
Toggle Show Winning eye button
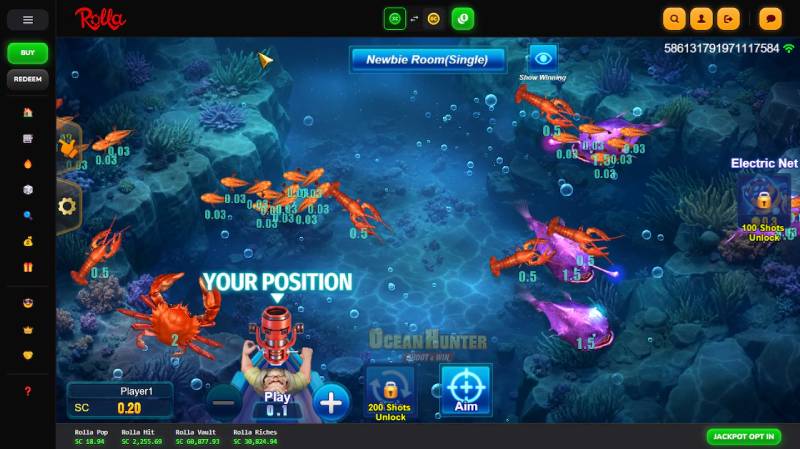(543, 58)
